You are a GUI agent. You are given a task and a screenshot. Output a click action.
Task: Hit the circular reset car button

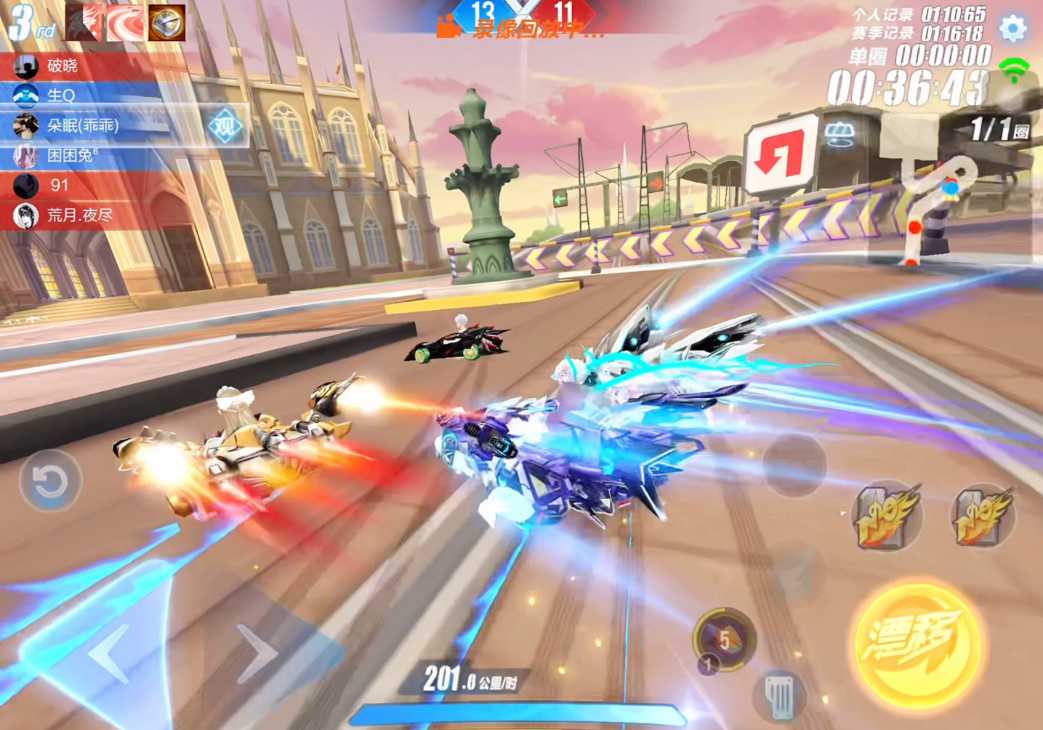(50, 483)
